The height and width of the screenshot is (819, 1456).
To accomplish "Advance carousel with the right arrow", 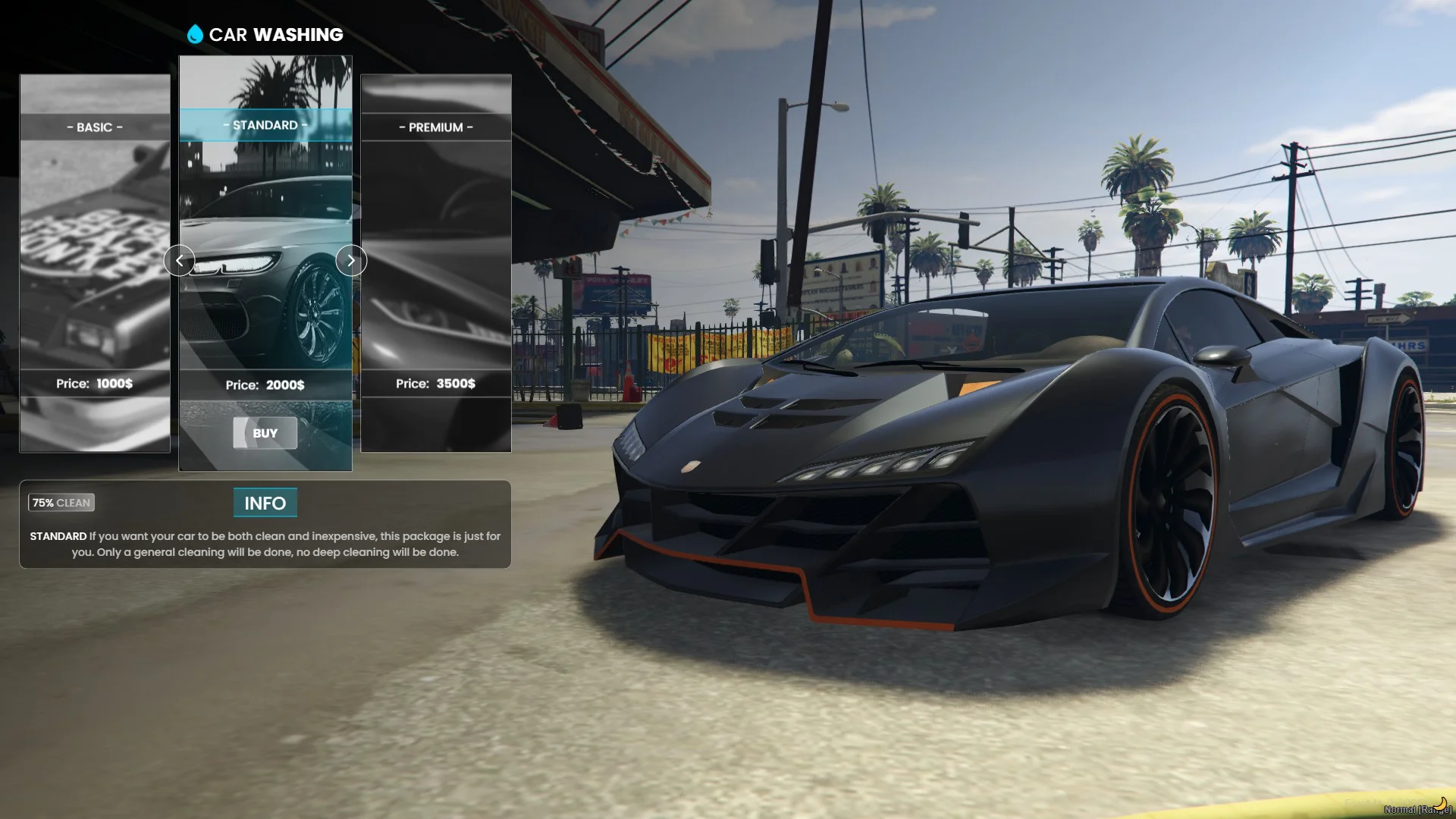I will pos(351,261).
